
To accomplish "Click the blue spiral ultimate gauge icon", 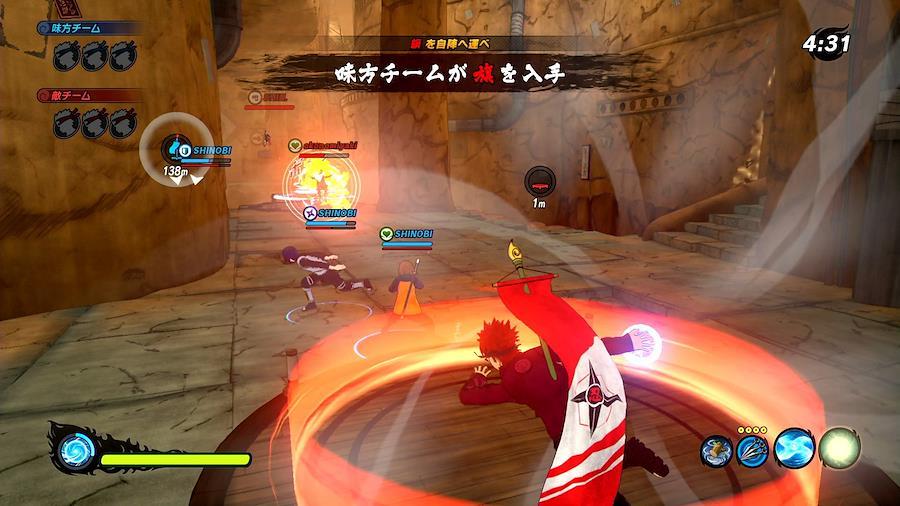I will 74,452.
